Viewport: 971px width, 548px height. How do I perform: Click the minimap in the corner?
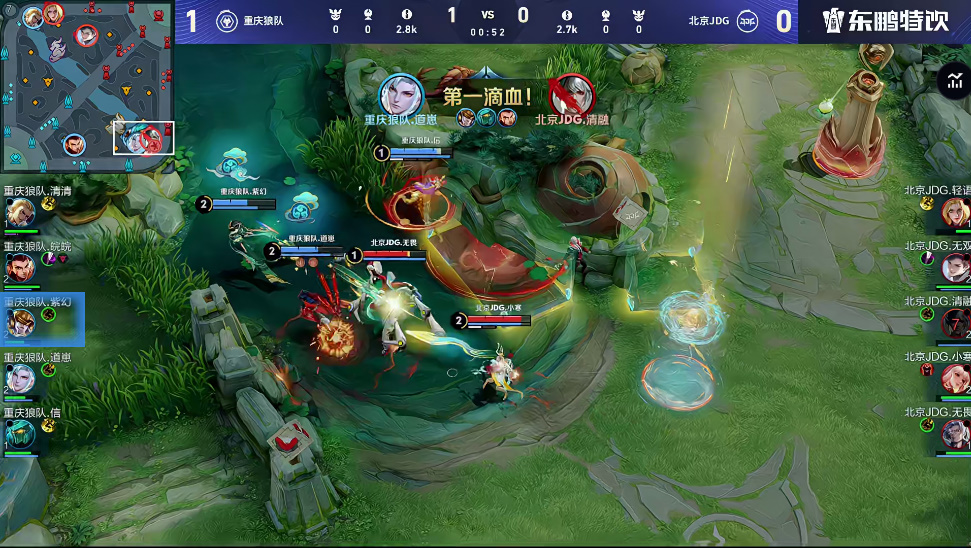click(88, 86)
